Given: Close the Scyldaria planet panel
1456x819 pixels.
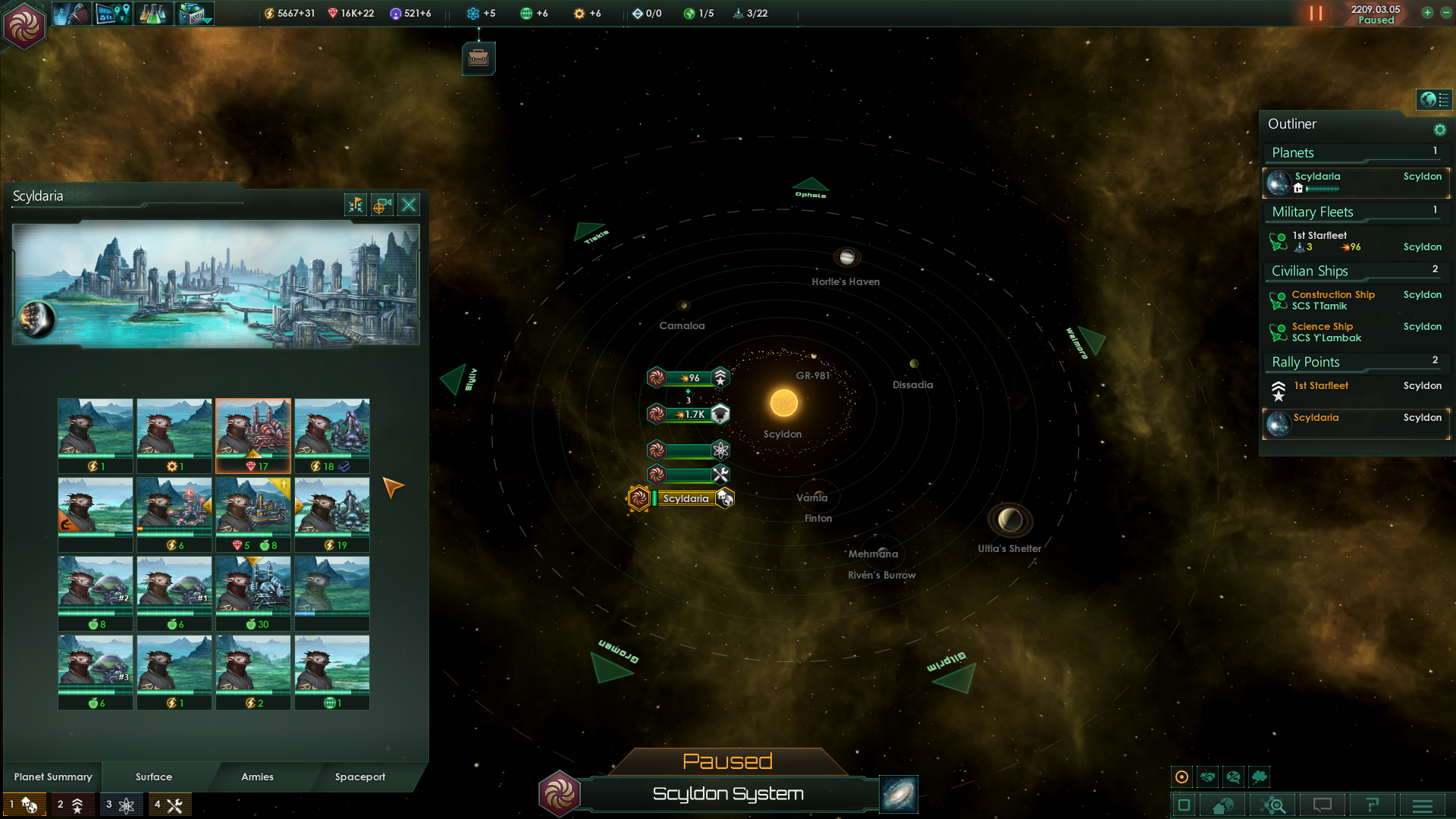Looking at the screenshot, I should (409, 205).
